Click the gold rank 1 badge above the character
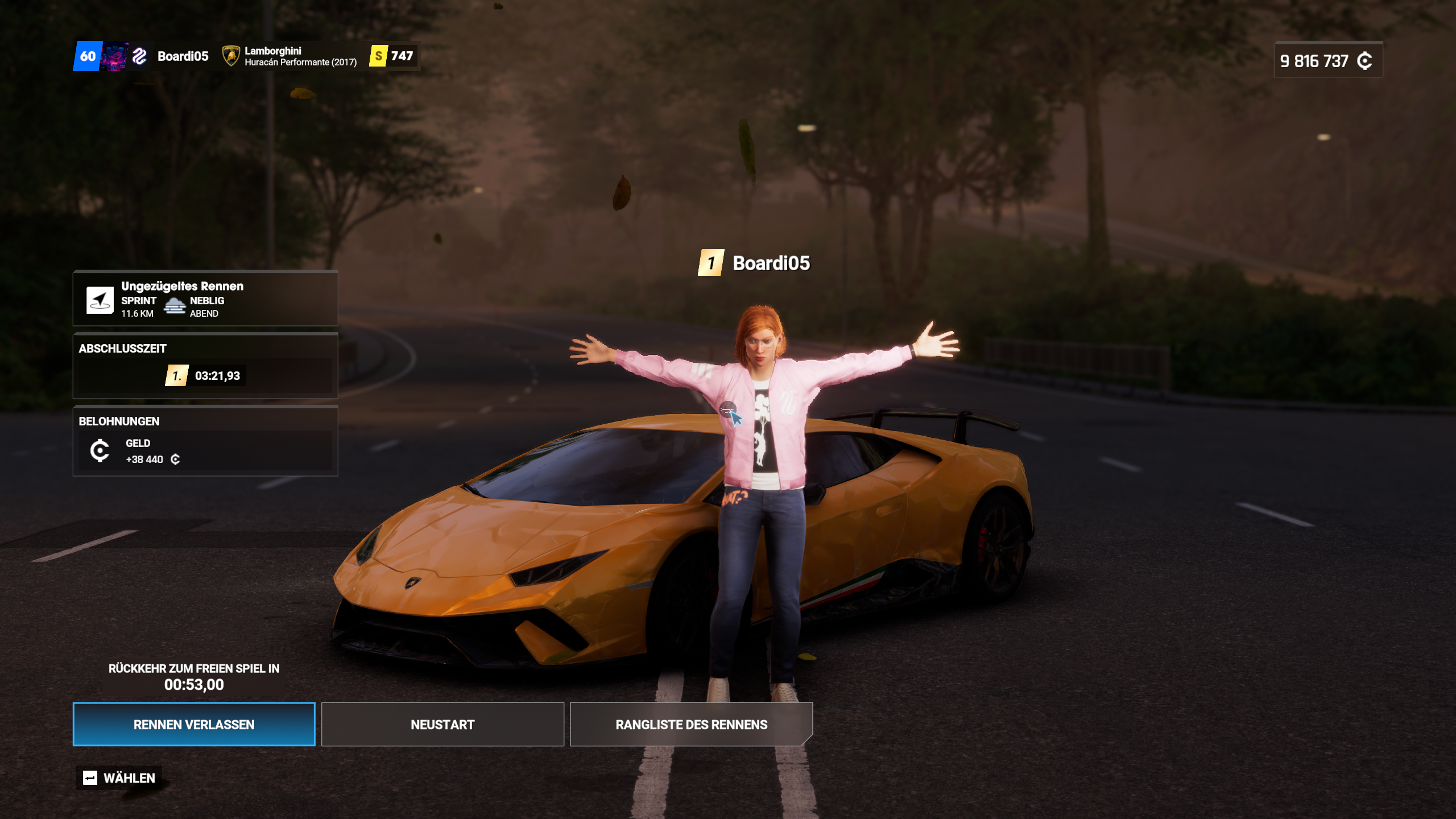 [x=711, y=263]
